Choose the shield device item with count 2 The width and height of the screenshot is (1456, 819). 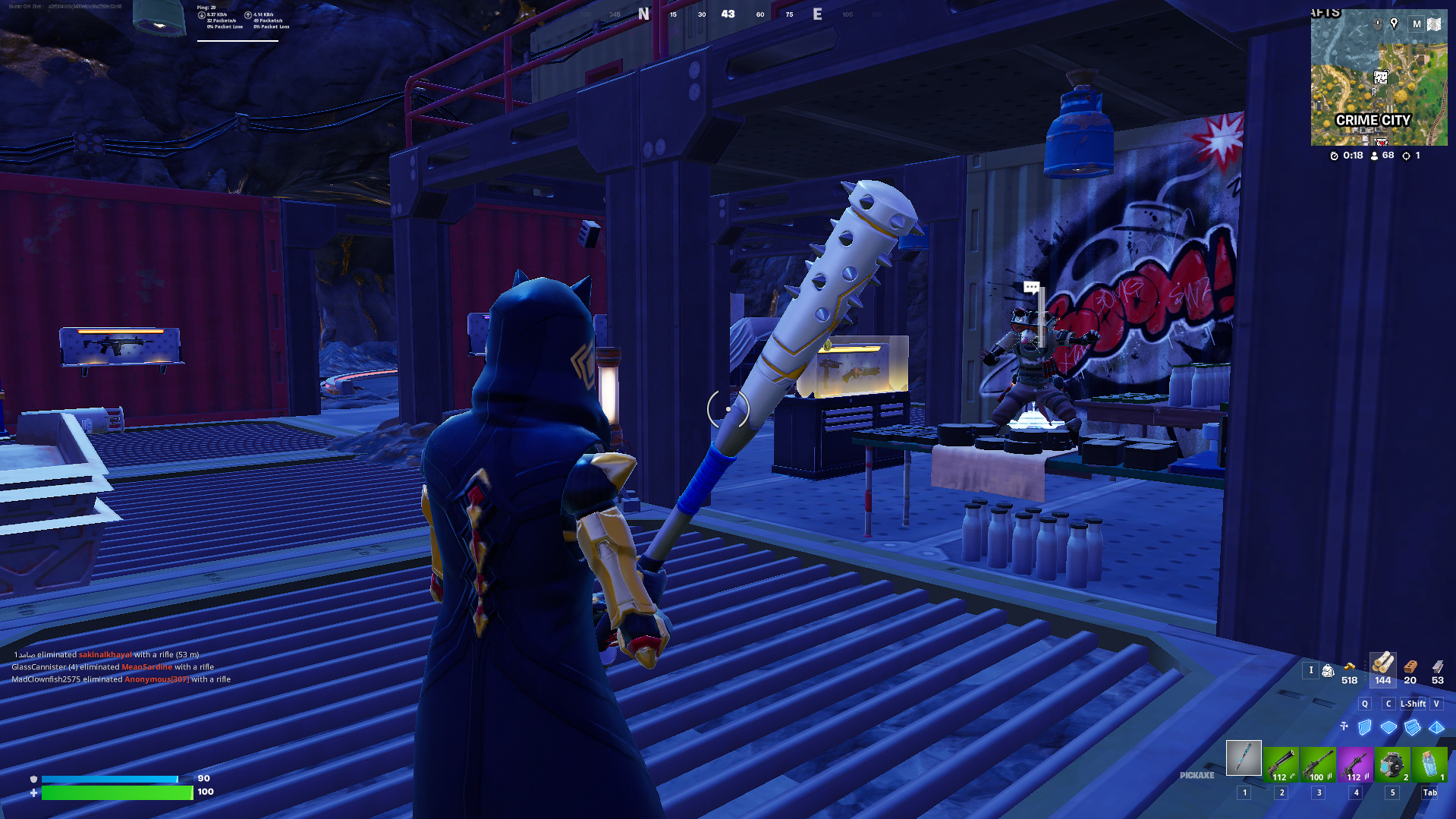1392,764
